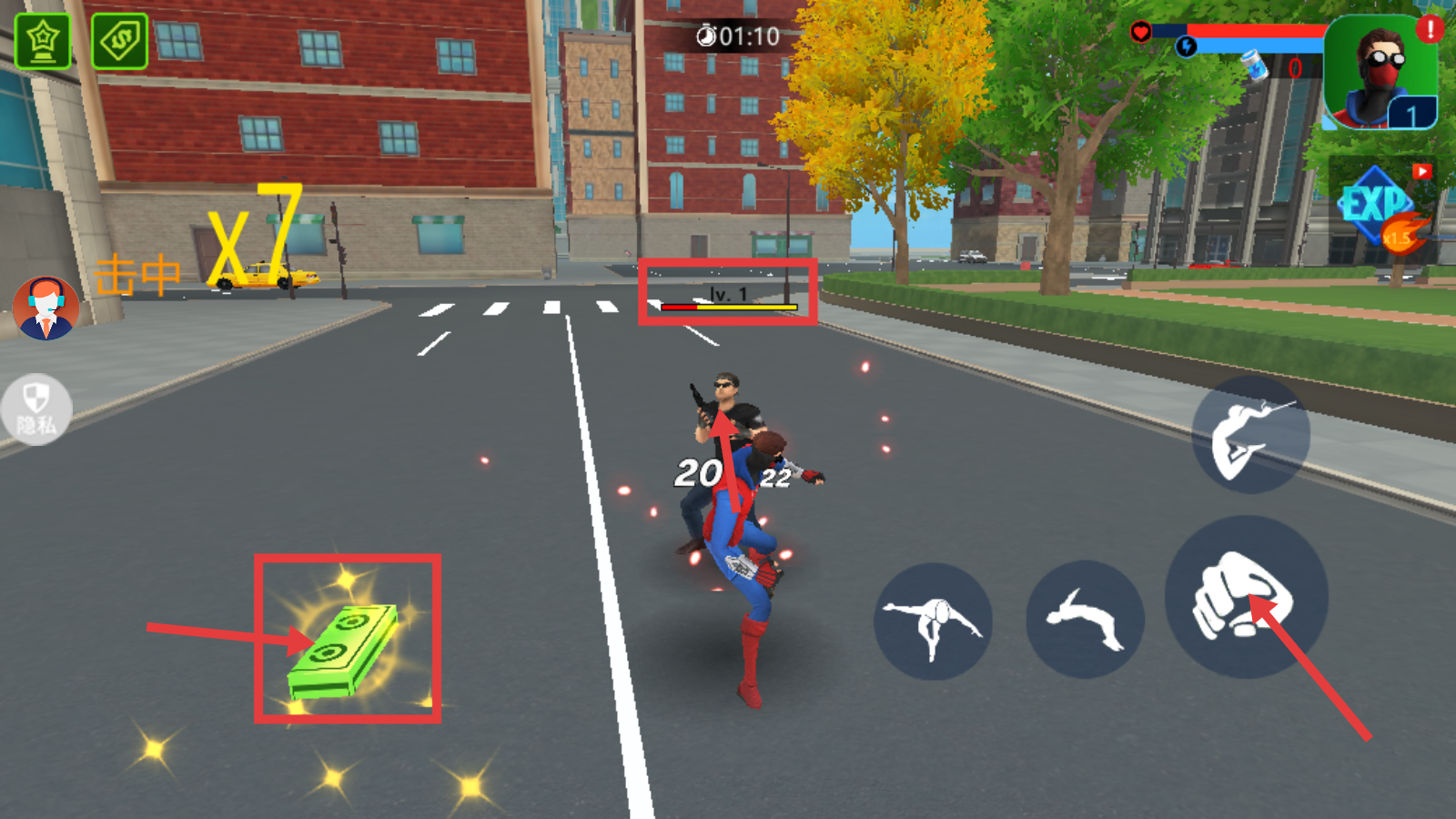Activate the web-swing action button
Image resolution: width=1456 pixels, height=819 pixels.
click(x=1250, y=435)
